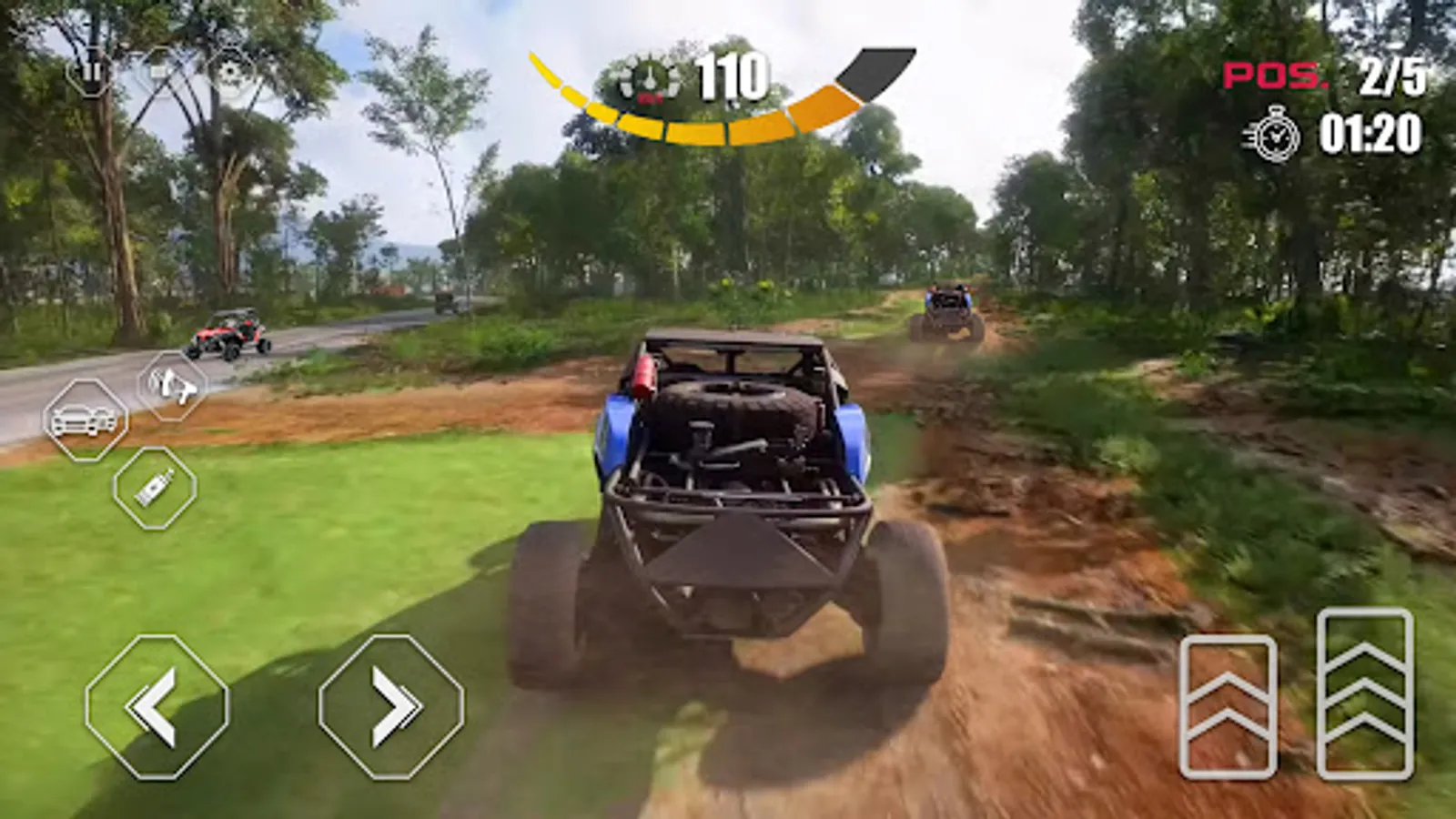Tap the camera icon next to pause

[159, 71]
